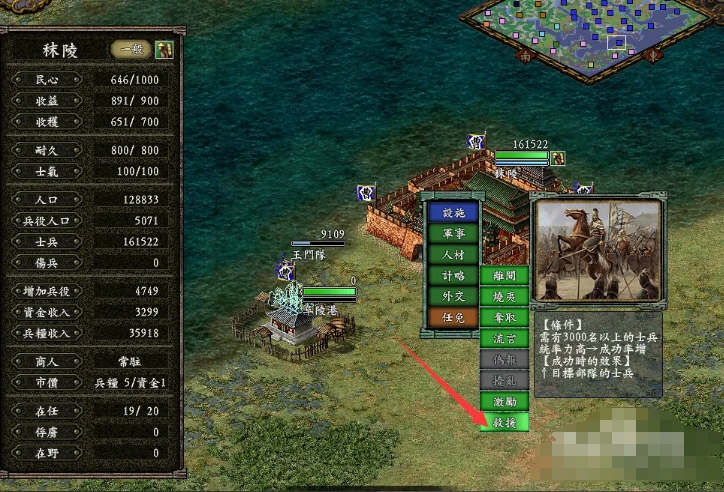Choose the 離間 stratagem option
This screenshot has height=492, width=724.
point(504,275)
